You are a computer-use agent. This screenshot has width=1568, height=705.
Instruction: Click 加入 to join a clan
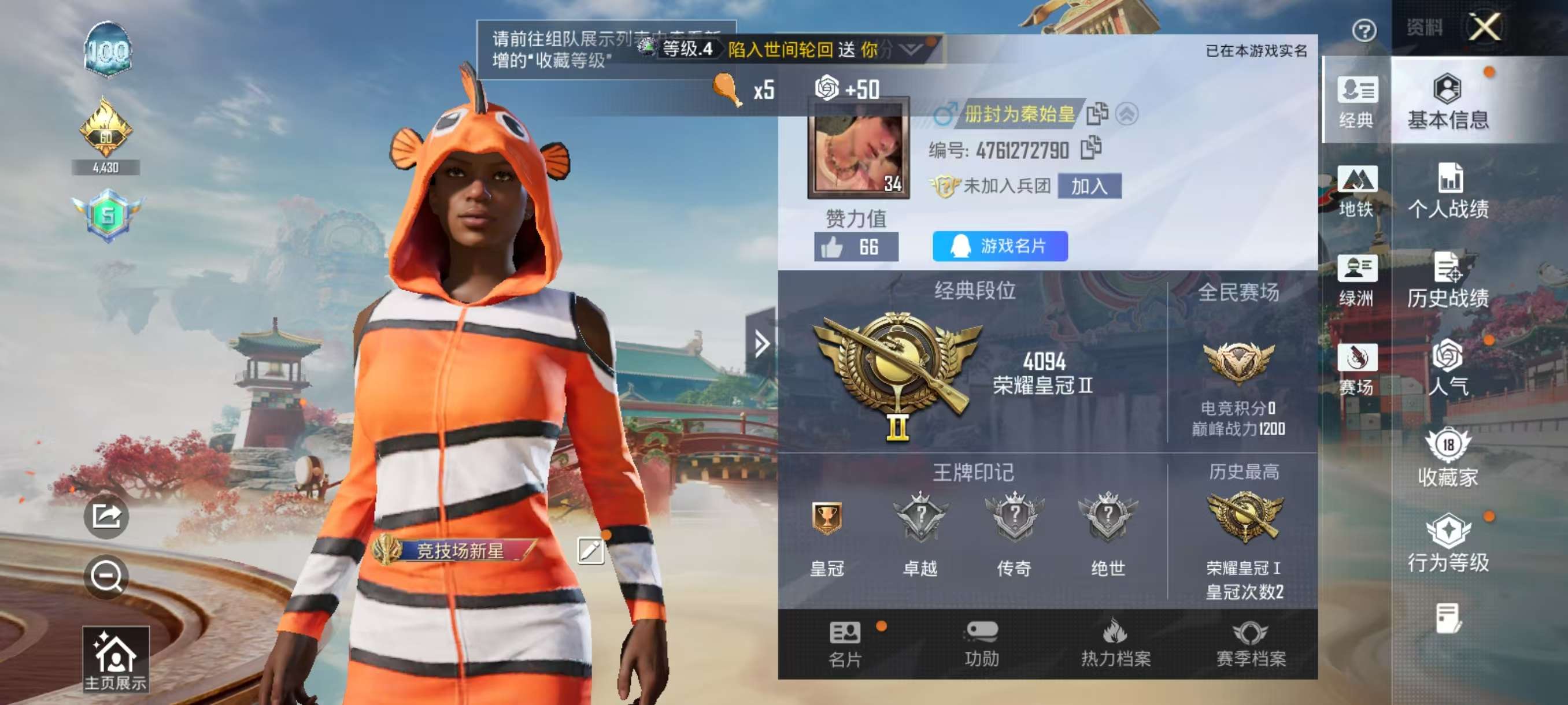click(x=1089, y=186)
